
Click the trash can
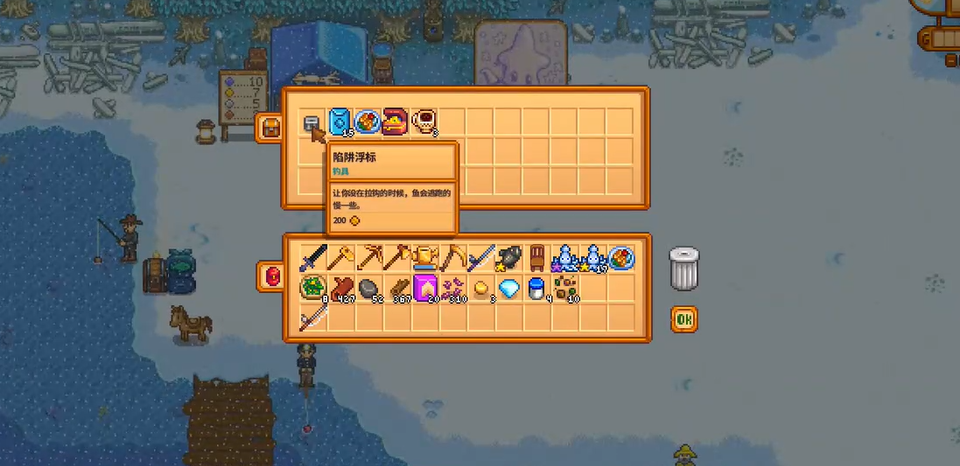(x=684, y=268)
